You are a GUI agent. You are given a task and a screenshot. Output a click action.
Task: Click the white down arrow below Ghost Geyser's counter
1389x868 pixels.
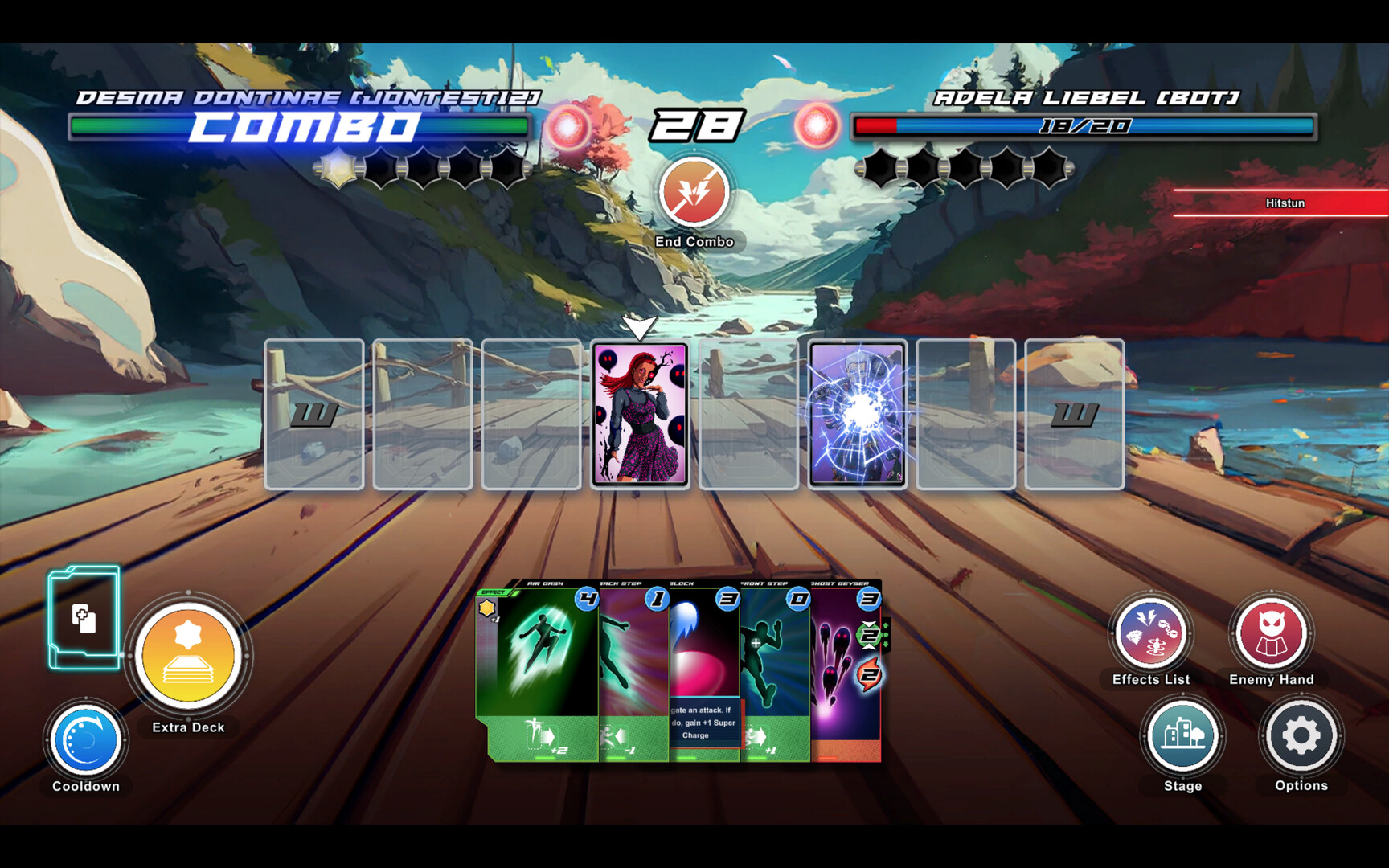[868, 646]
